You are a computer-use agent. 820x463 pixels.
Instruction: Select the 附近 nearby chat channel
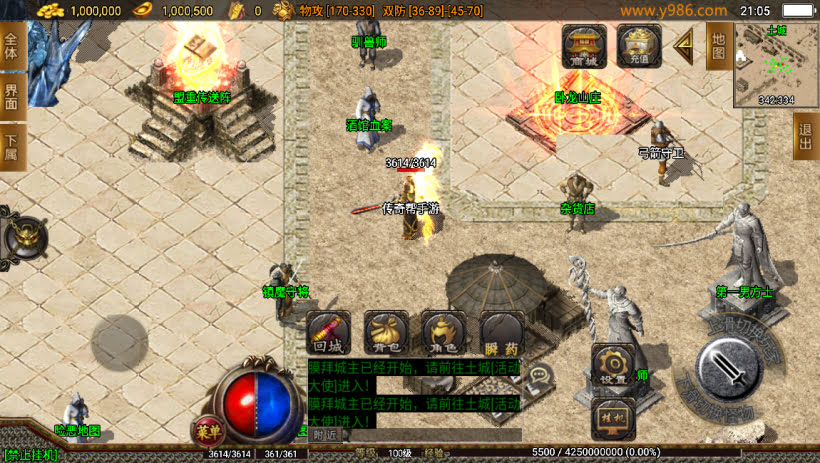point(324,435)
